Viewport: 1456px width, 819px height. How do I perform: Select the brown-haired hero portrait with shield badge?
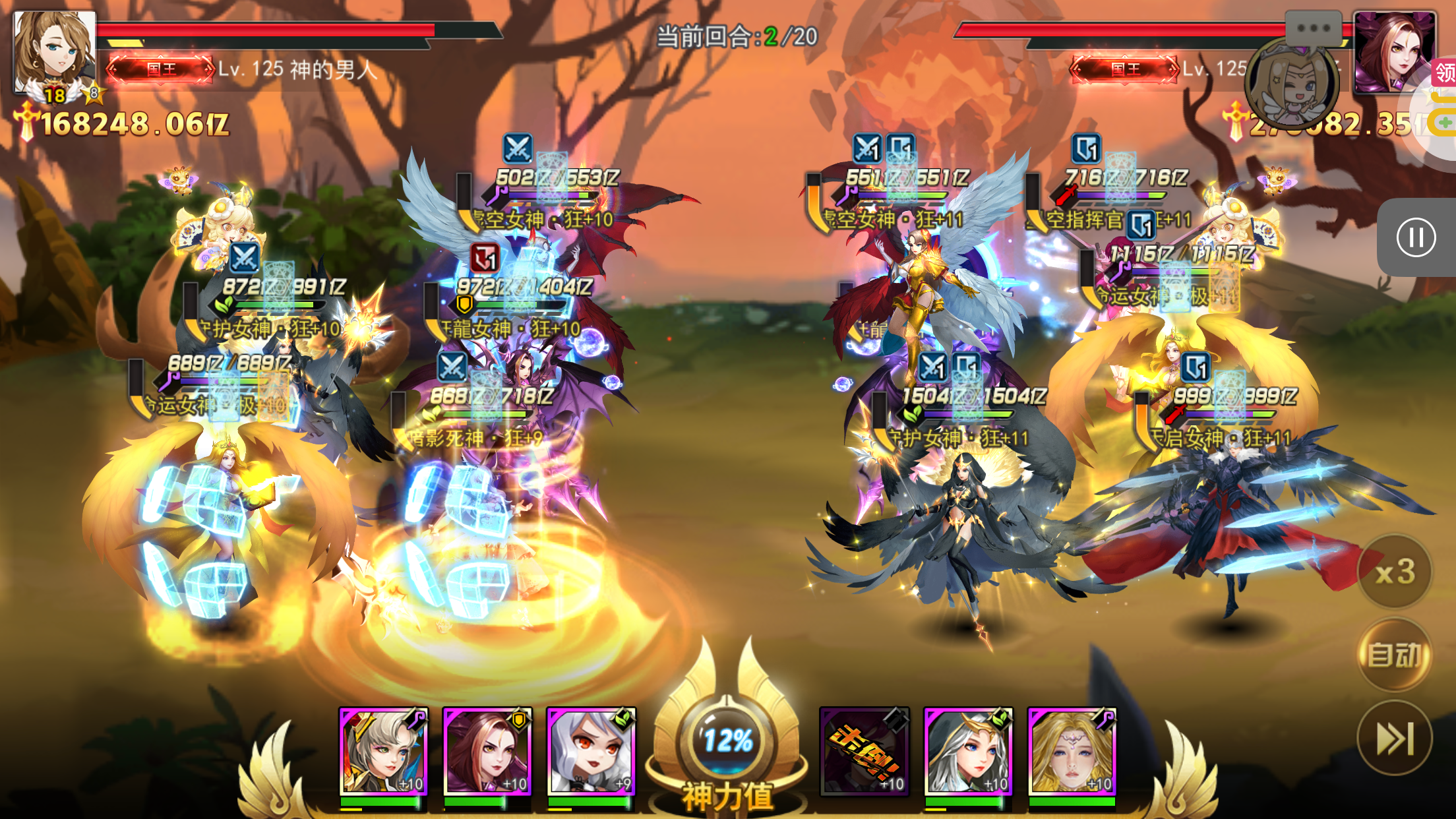(x=487, y=751)
